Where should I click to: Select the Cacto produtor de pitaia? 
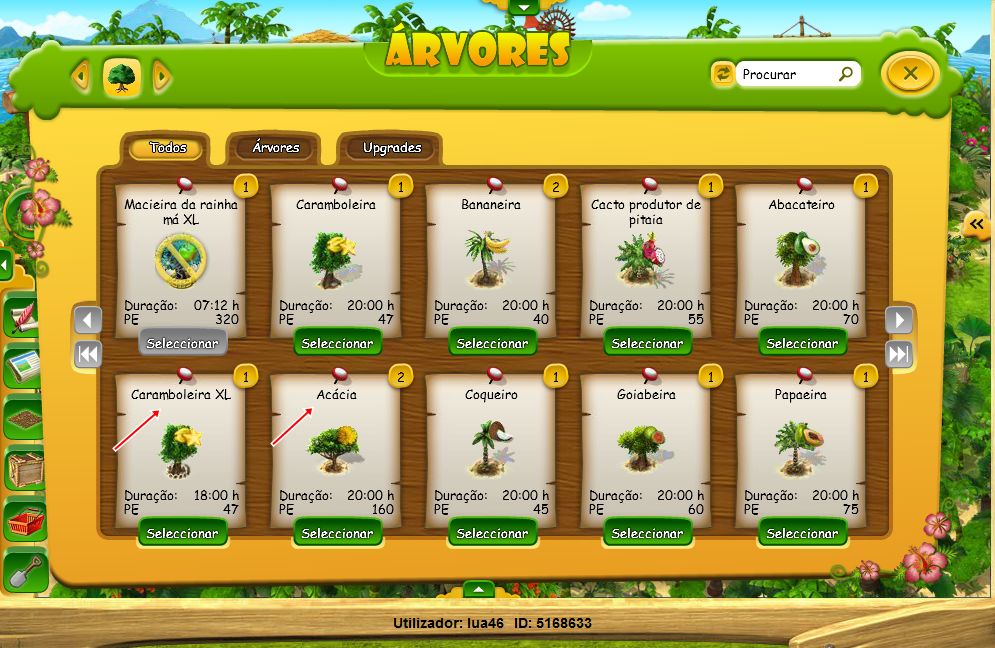[647, 343]
